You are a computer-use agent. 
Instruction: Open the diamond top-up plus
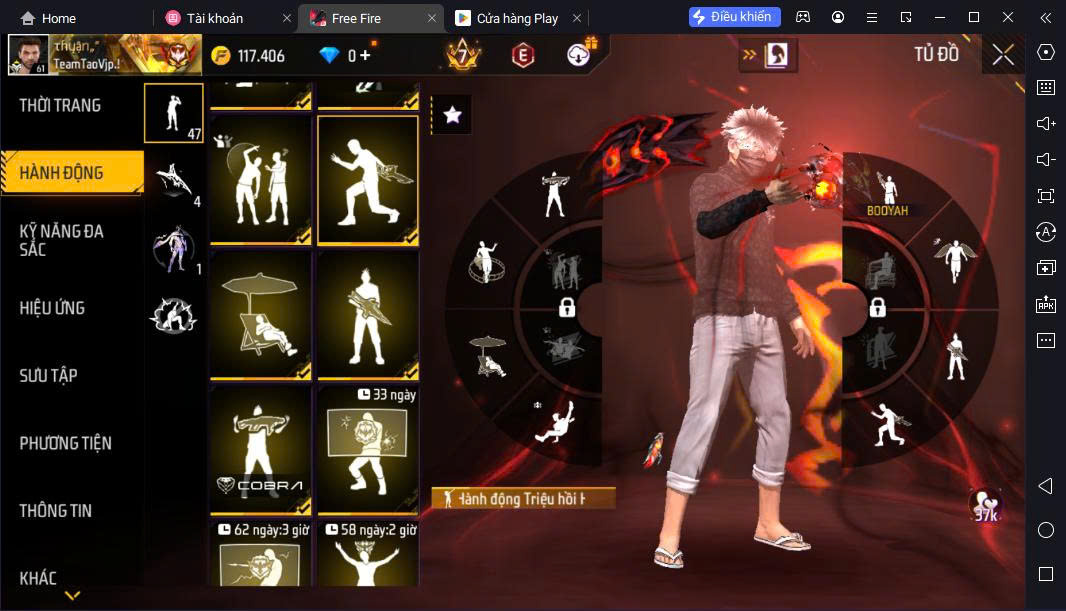point(365,56)
